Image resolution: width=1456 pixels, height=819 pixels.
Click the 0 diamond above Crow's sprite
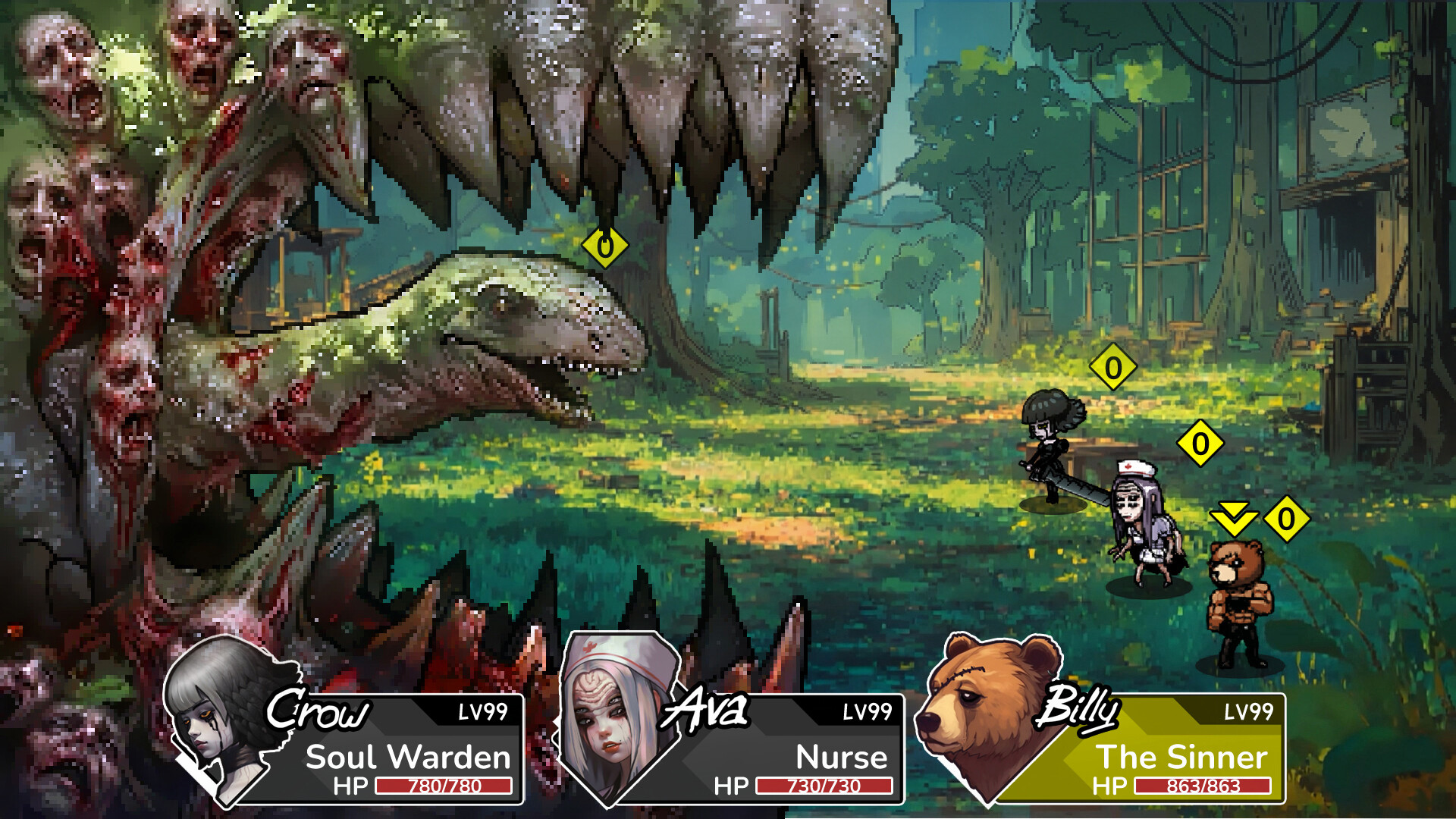click(x=1112, y=366)
